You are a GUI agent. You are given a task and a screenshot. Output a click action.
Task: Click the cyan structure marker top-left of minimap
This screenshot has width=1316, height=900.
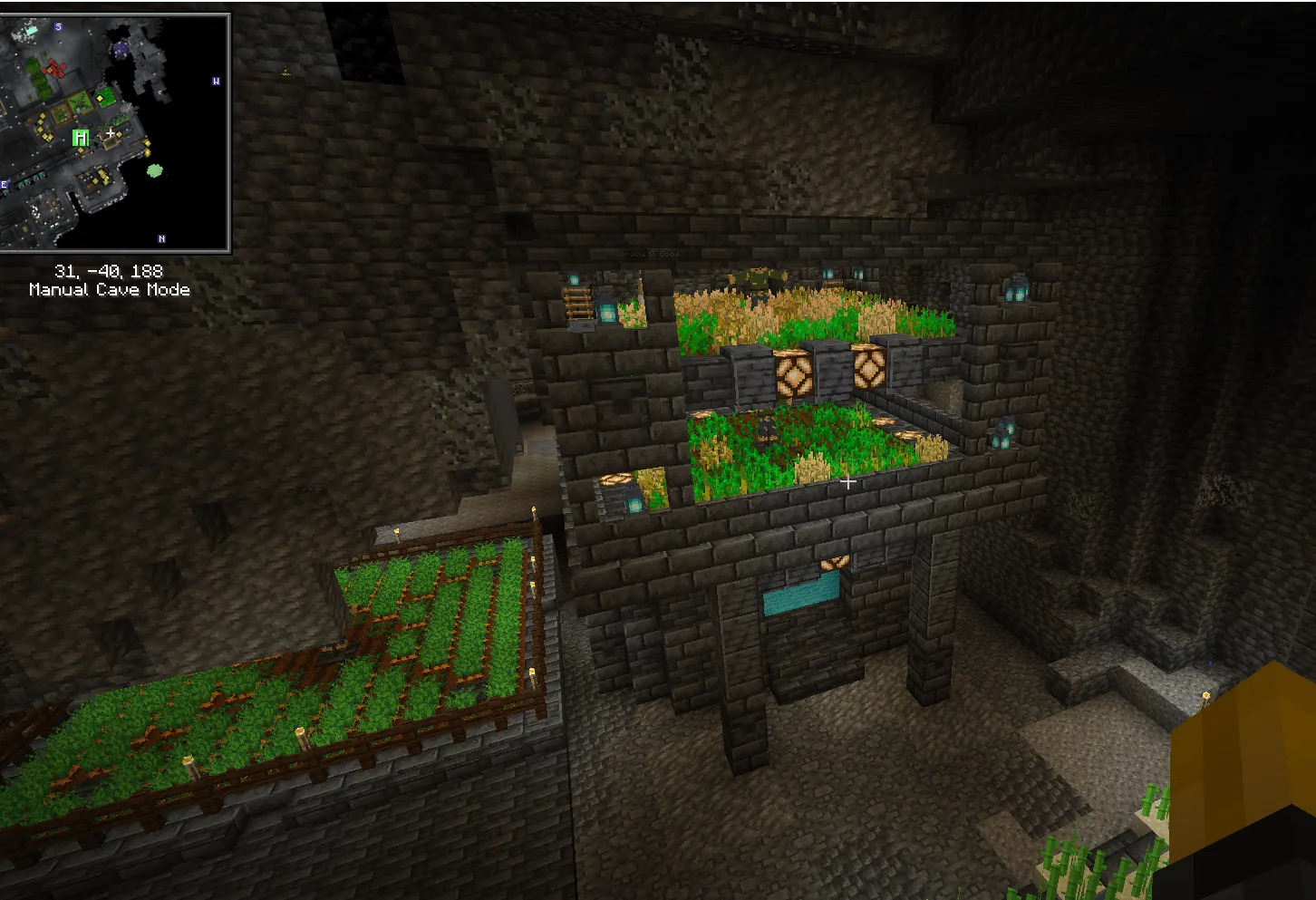click(31, 31)
